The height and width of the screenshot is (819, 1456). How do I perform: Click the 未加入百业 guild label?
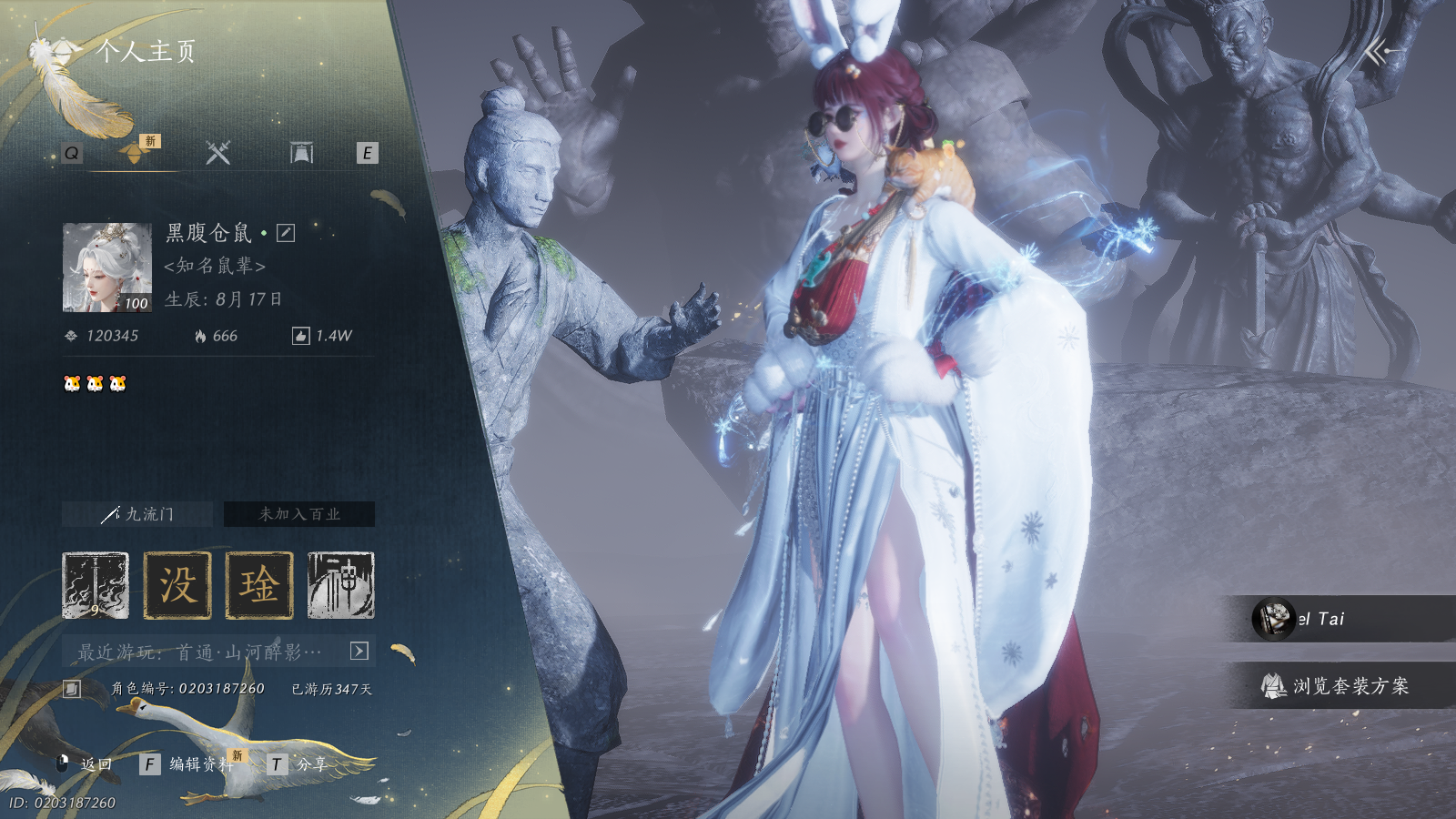tap(299, 514)
